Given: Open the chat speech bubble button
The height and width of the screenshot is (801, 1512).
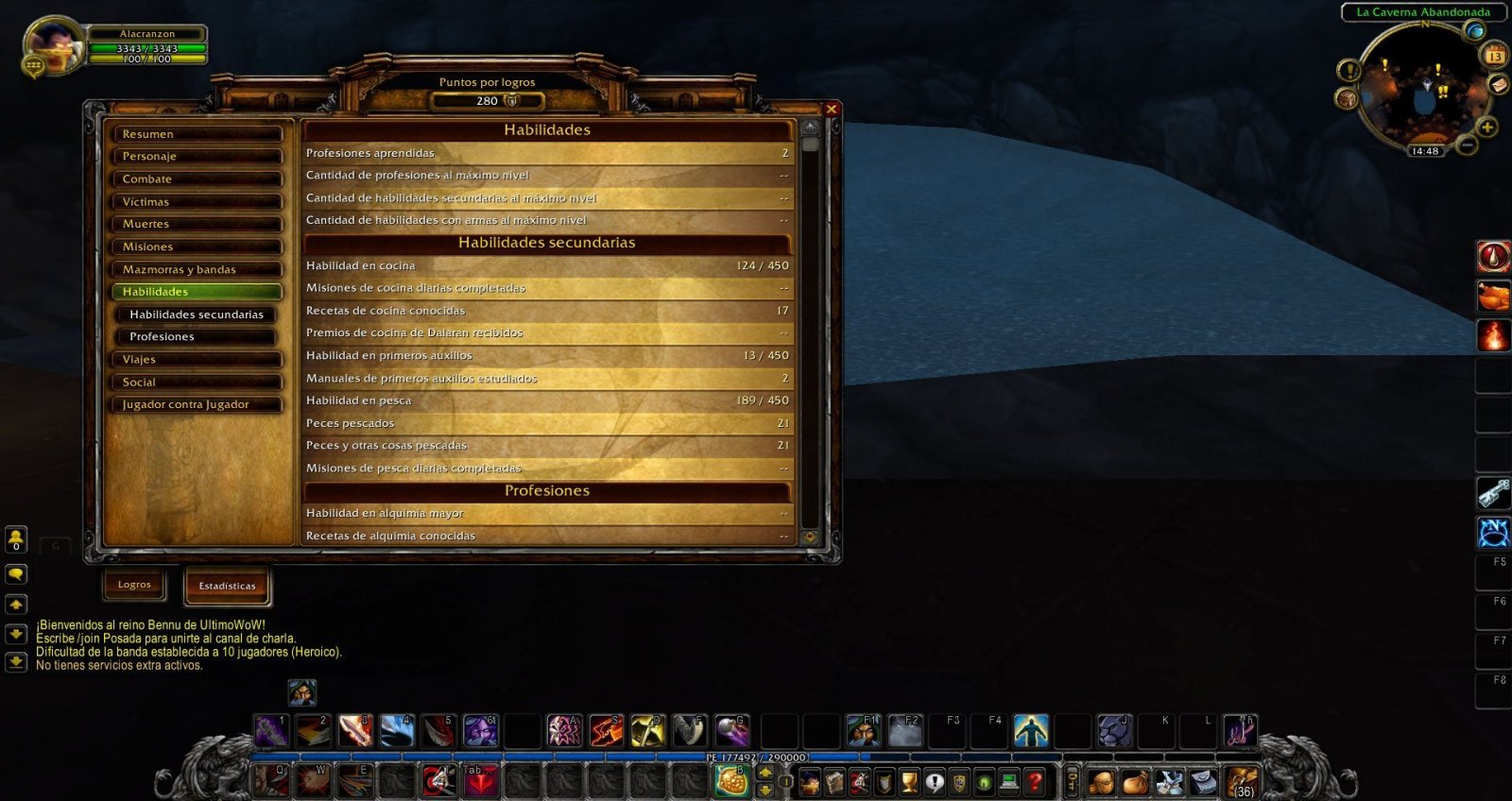Looking at the screenshot, I should pos(16,573).
